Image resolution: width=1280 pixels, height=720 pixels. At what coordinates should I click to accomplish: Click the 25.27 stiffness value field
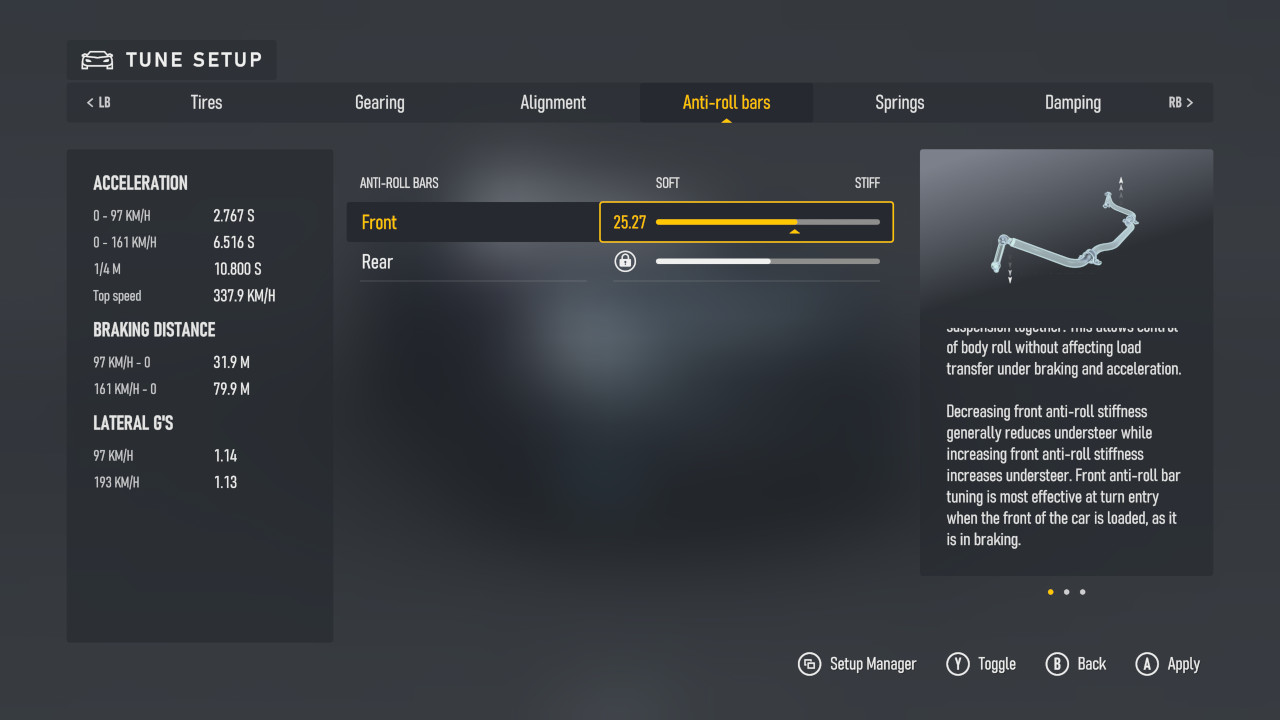tap(630, 222)
